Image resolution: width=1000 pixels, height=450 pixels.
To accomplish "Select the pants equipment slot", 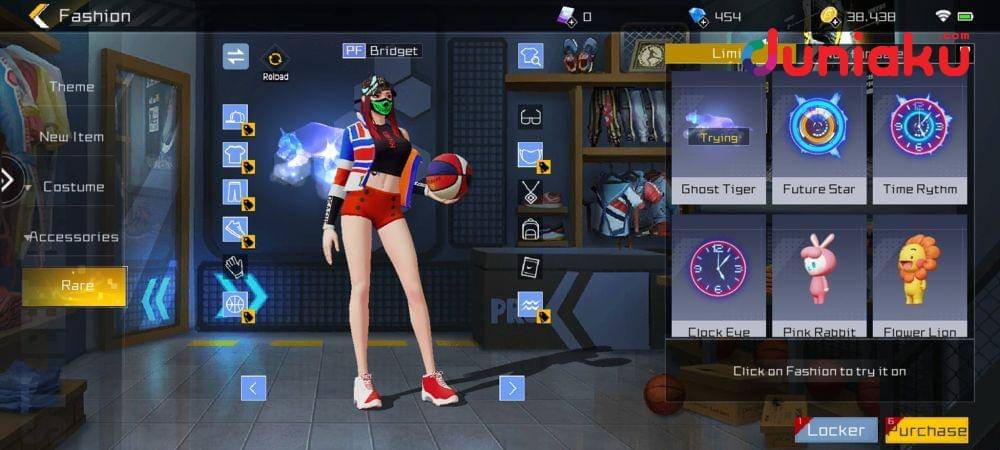I will 235,192.
